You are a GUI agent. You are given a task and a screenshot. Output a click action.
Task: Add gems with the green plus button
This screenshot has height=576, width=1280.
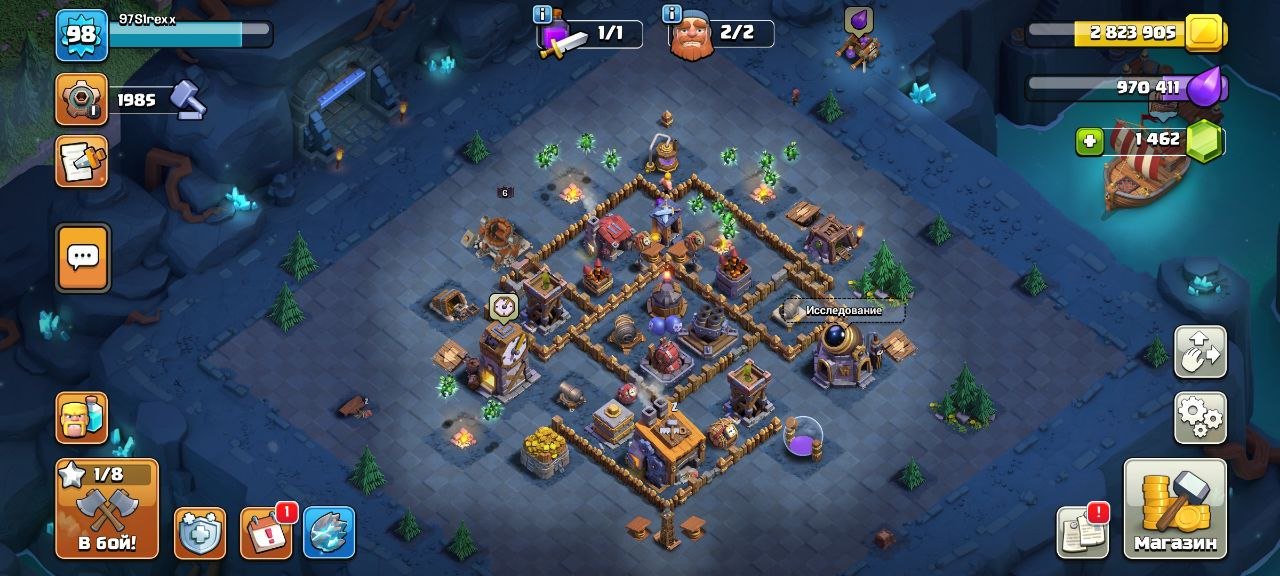[1090, 141]
